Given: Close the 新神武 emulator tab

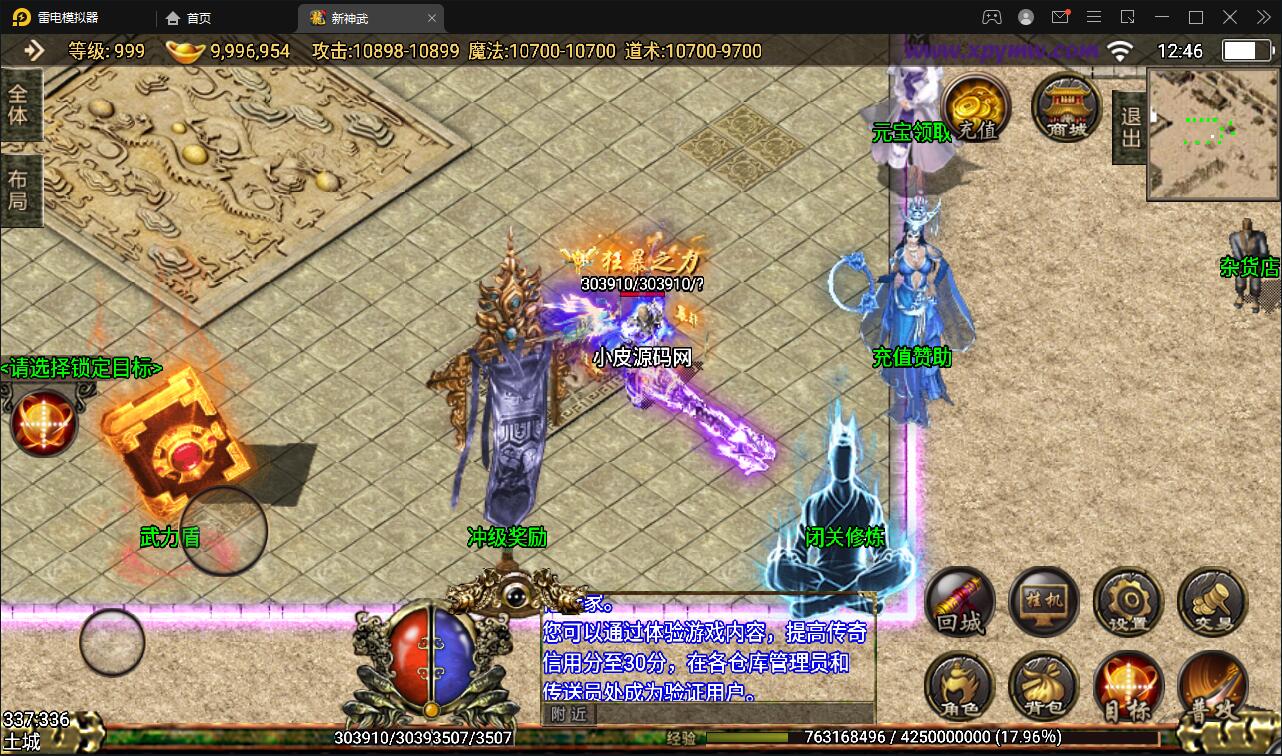Looking at the screenshot, I should [x=432, y=18].
